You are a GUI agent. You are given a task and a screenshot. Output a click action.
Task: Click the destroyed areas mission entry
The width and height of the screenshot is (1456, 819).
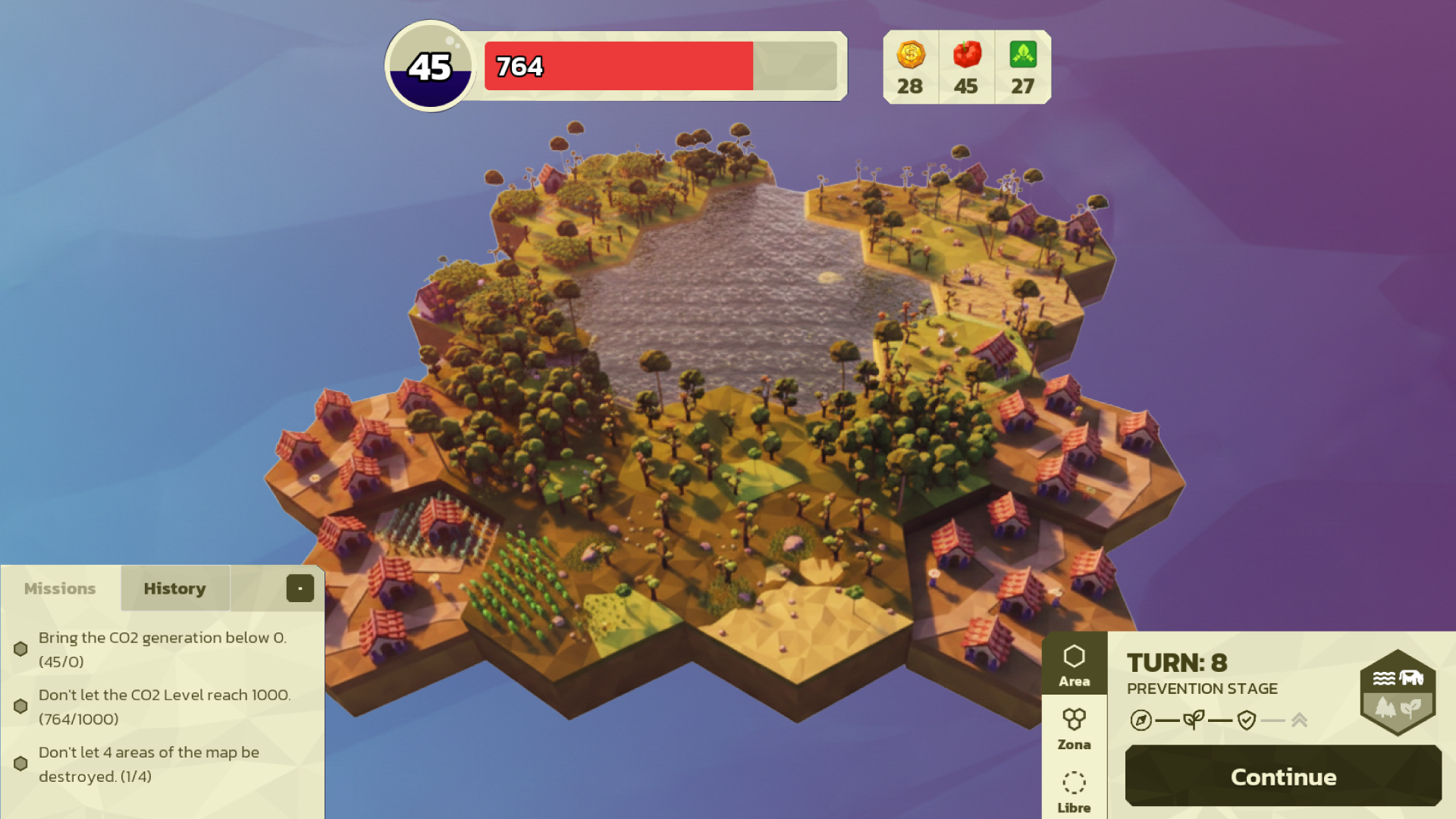(149, 764)
